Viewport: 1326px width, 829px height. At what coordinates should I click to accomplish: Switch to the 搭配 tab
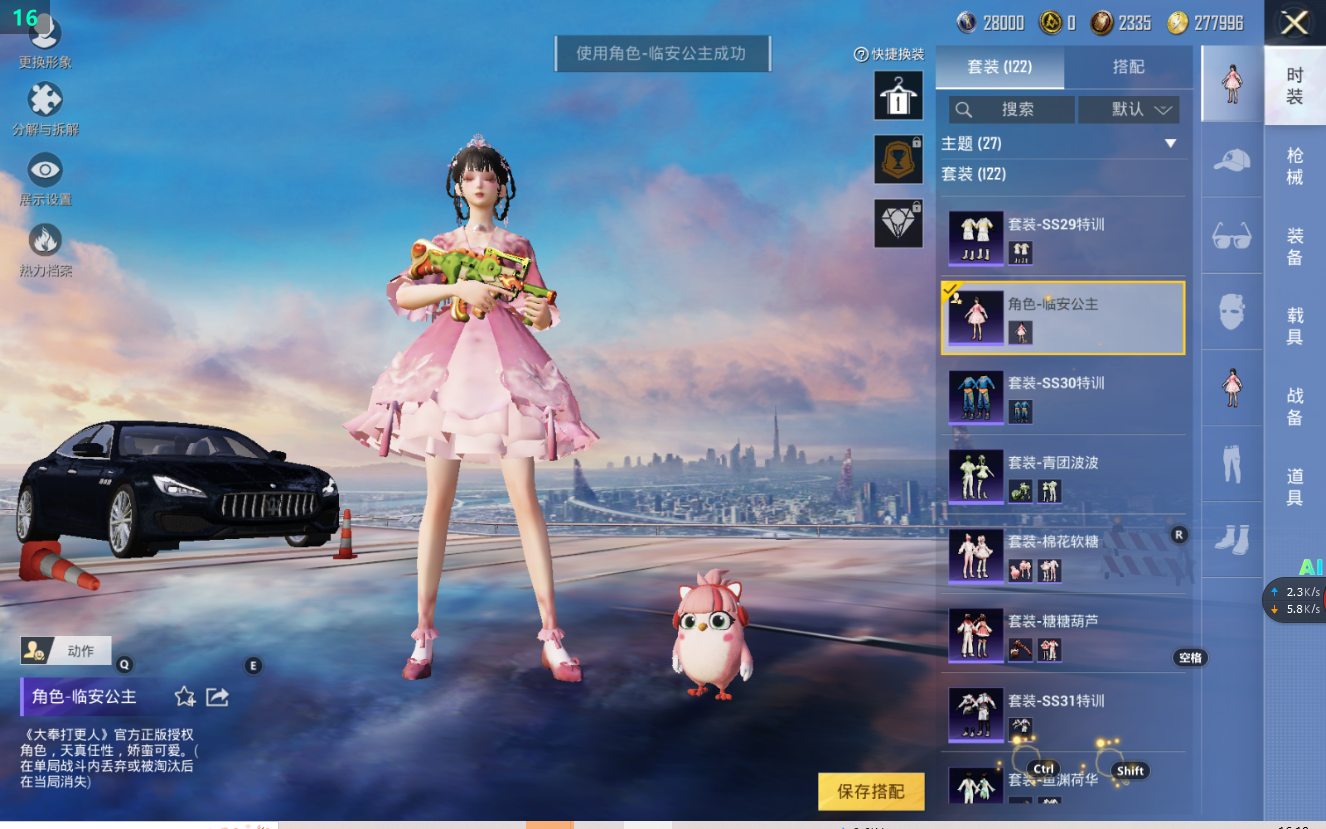point(1128,67)
